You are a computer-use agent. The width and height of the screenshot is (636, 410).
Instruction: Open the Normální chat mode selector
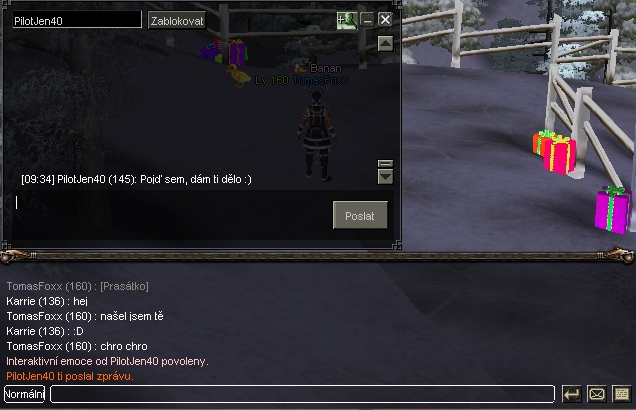pyautogui.click(x=24, y=394)
